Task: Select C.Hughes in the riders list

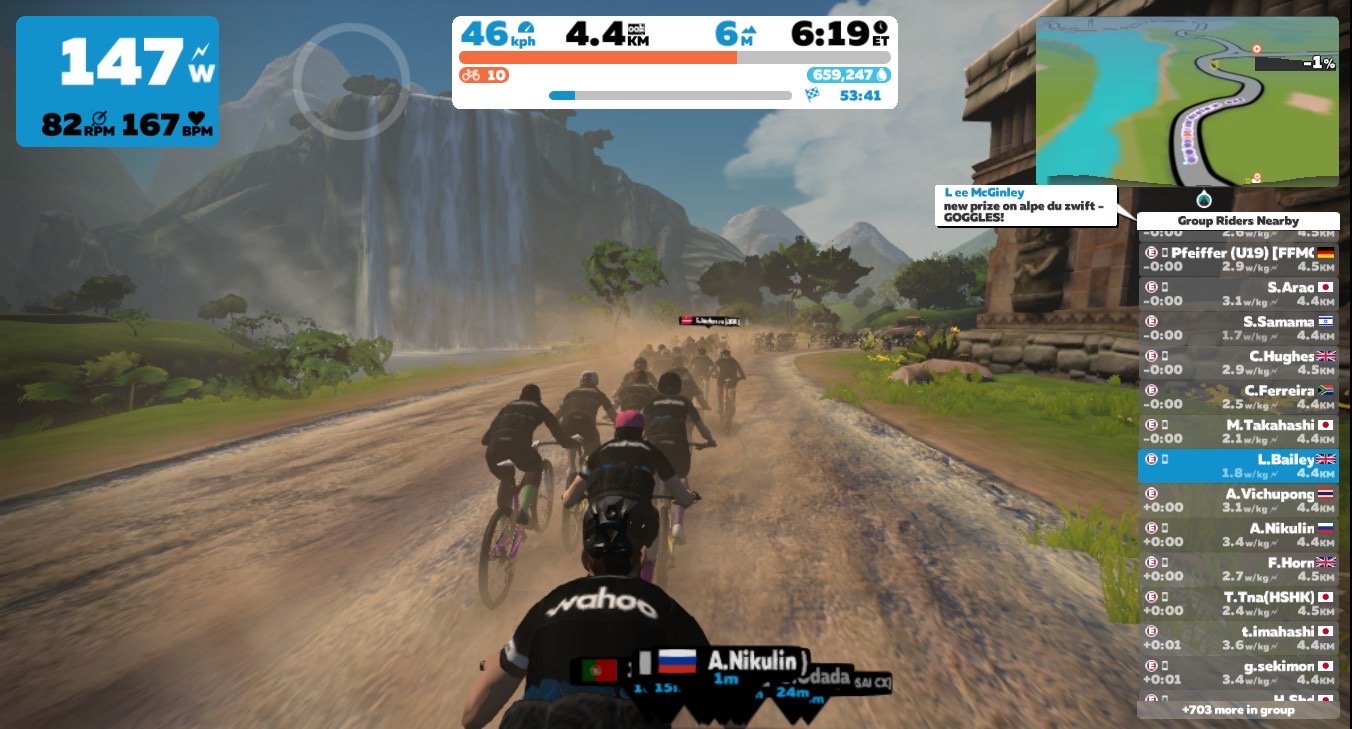Action: 1238,363
